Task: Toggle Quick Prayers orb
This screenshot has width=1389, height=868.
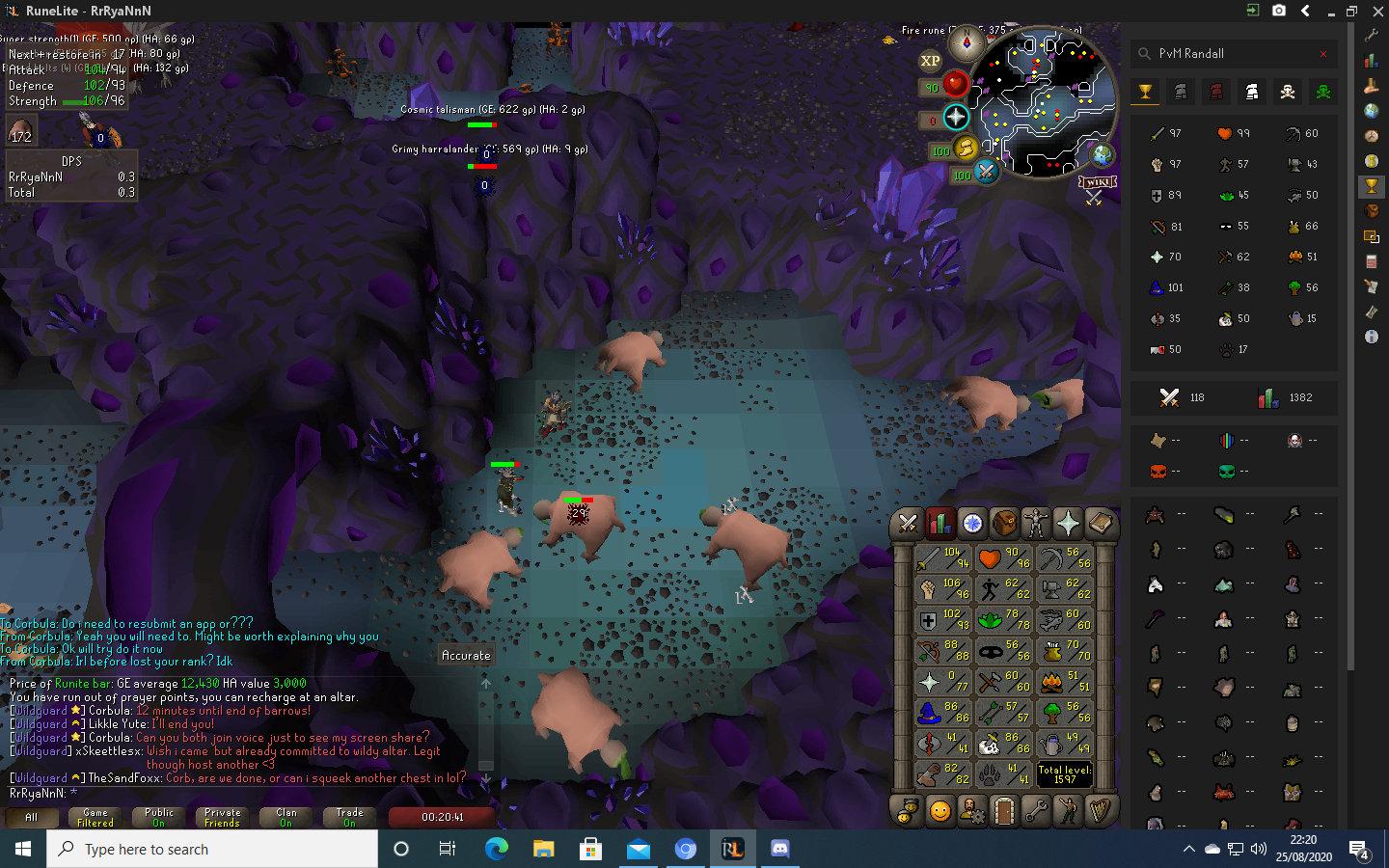Action: click(x=955, y=118)
